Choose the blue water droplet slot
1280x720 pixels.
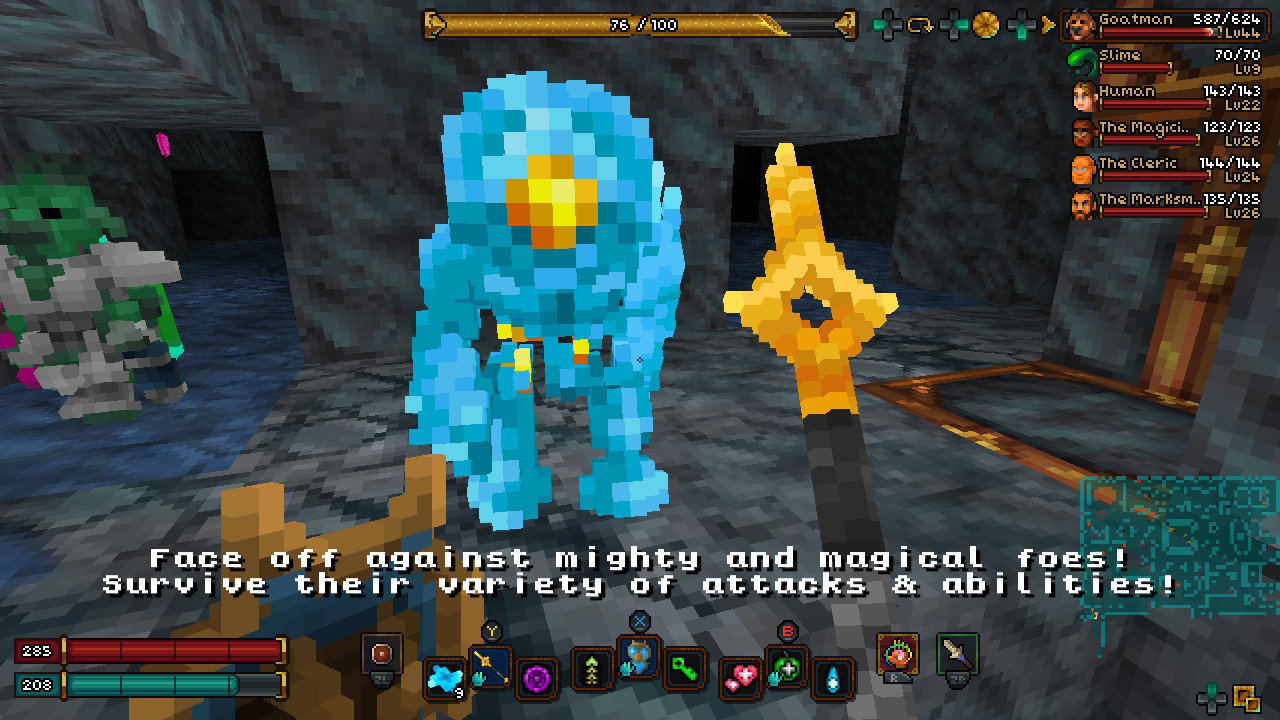(833, 677)
